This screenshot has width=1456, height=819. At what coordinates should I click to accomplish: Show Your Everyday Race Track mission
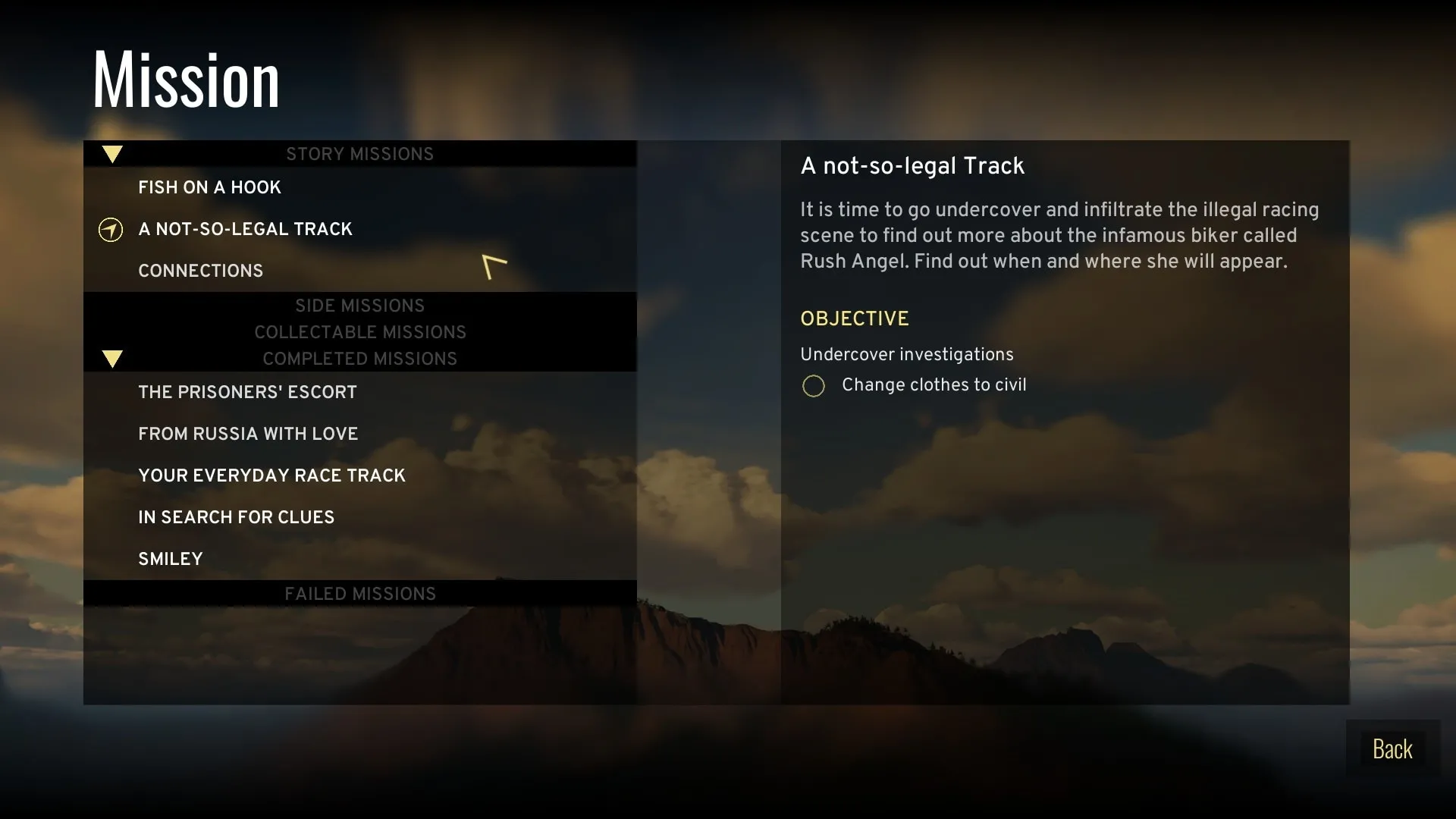tap(271, 475)
